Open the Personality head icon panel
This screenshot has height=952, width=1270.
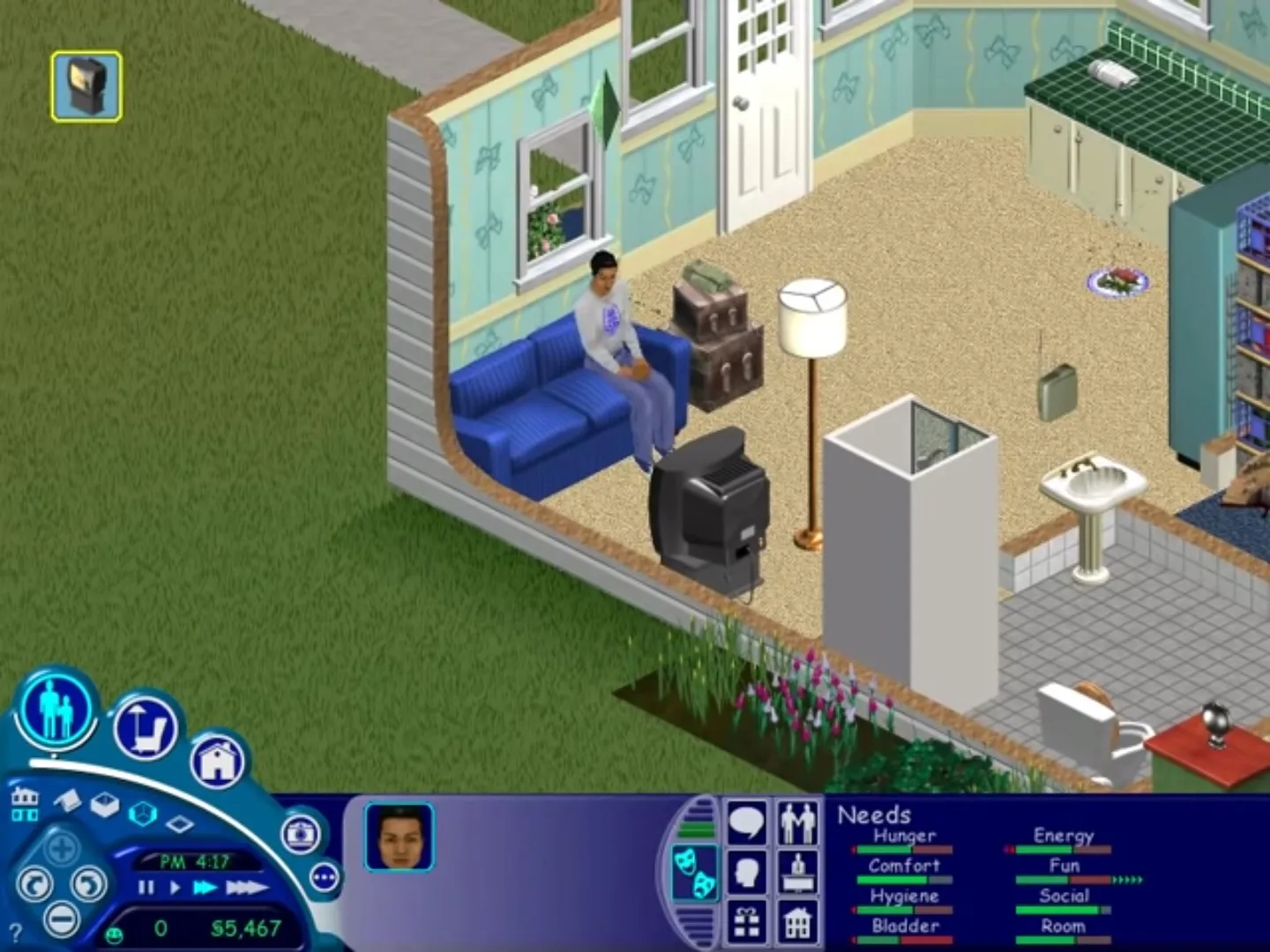[x=747, y=871]
